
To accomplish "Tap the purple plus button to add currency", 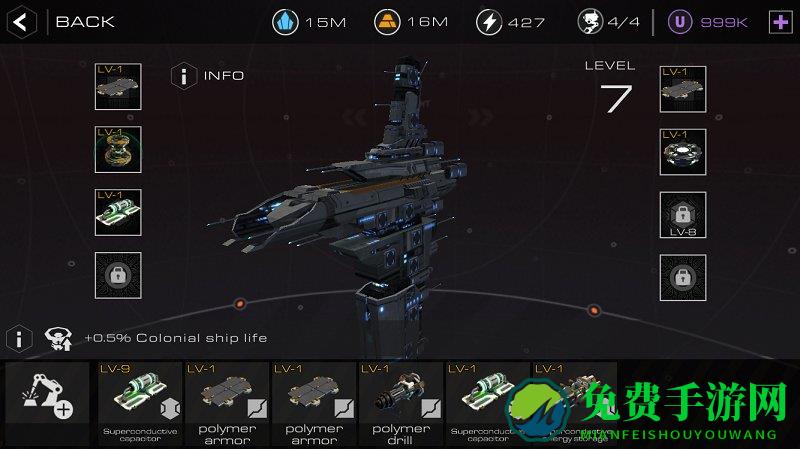I will tap(779, 22).
